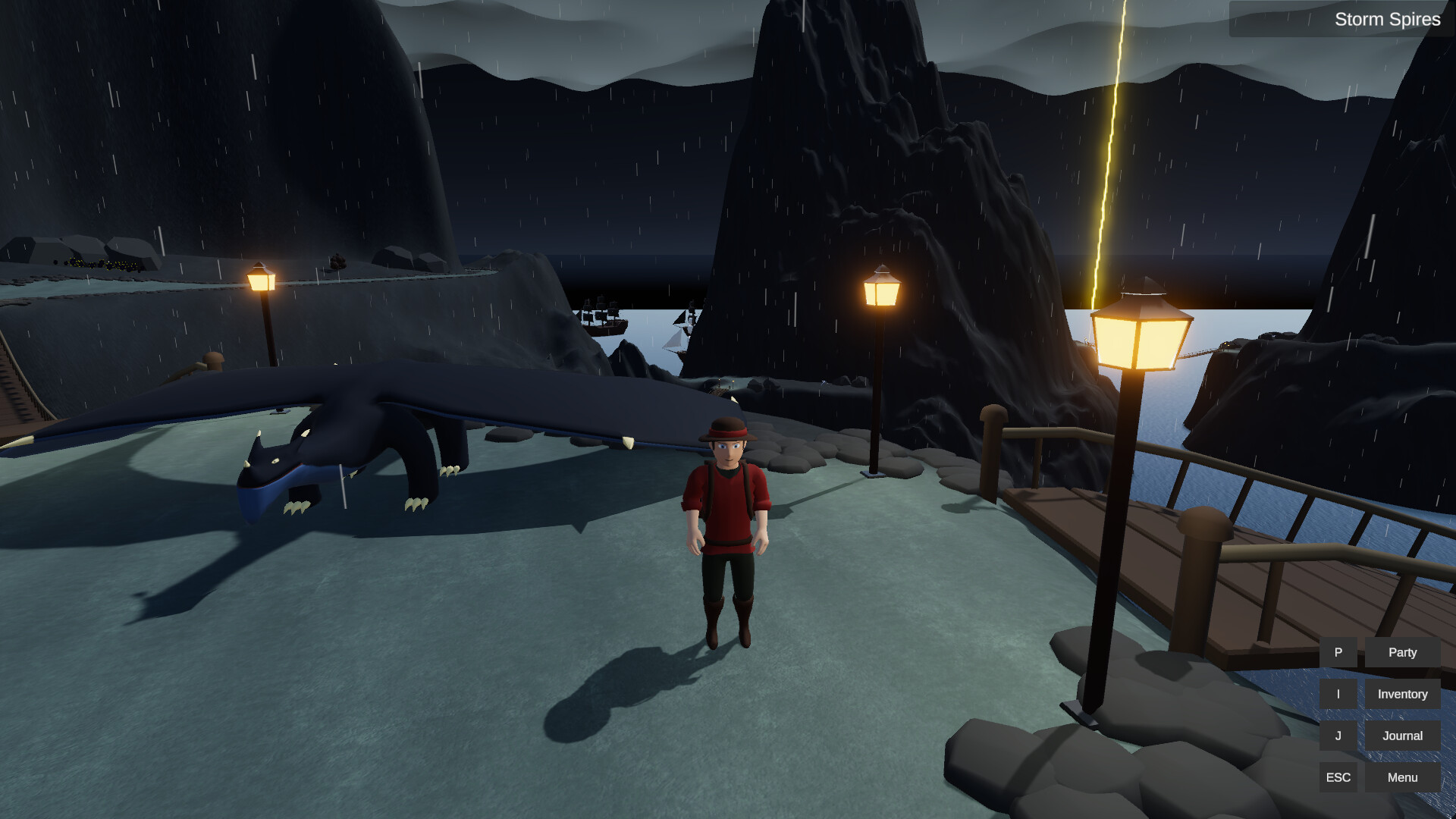Click the Storm Spires location title
Viewport: 1456px width, 819px height.
click(x=1389, y=19)
